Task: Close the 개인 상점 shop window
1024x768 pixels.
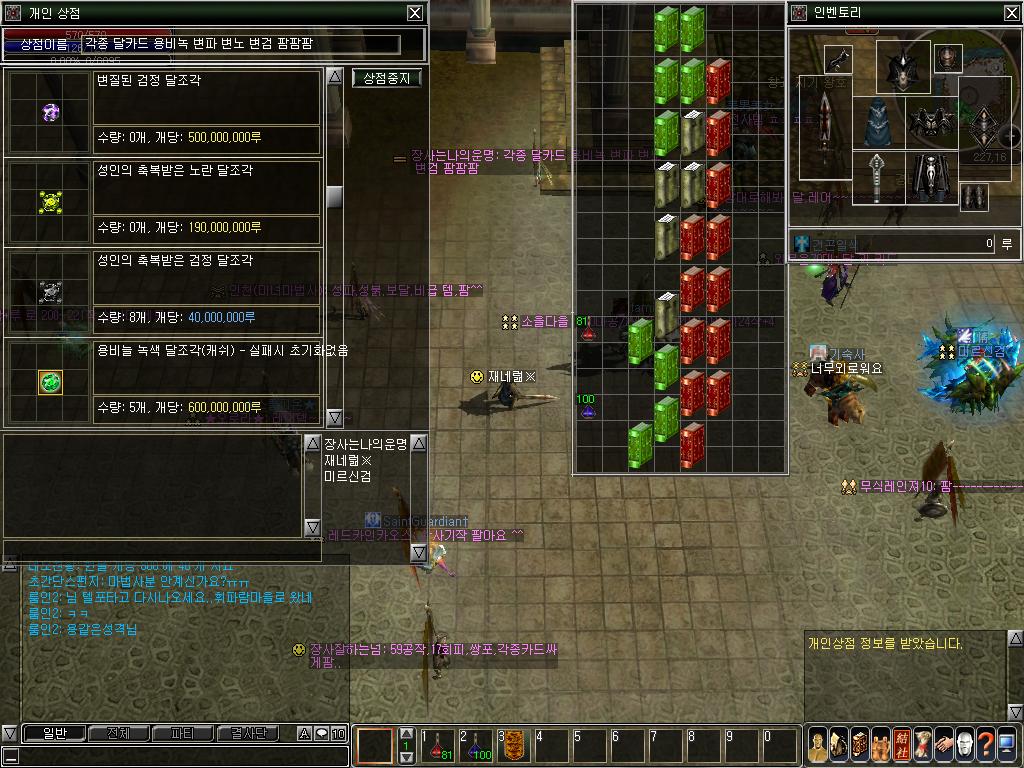Action: 414,13
